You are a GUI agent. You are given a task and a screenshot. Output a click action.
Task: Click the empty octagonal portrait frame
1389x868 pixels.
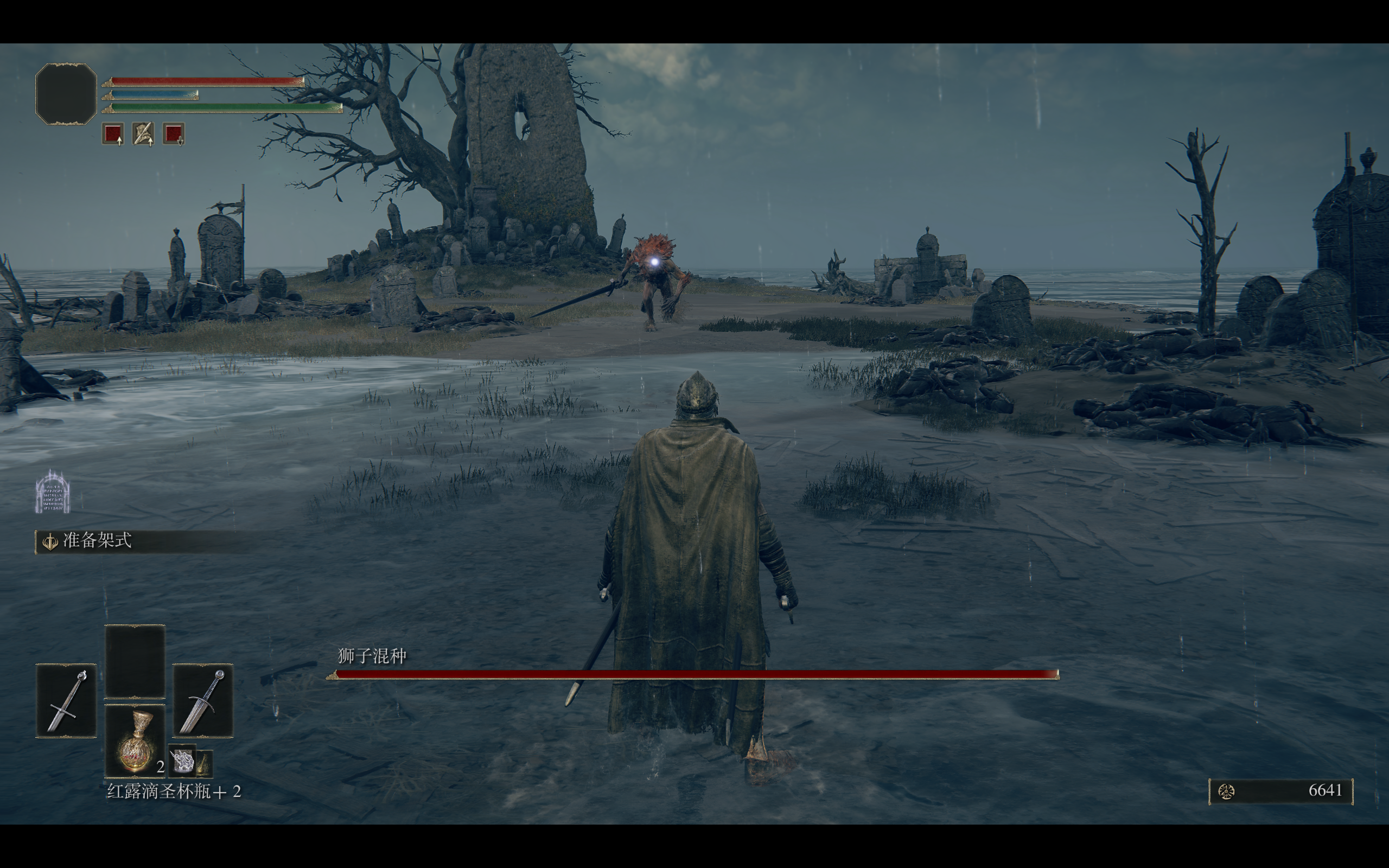66,94
